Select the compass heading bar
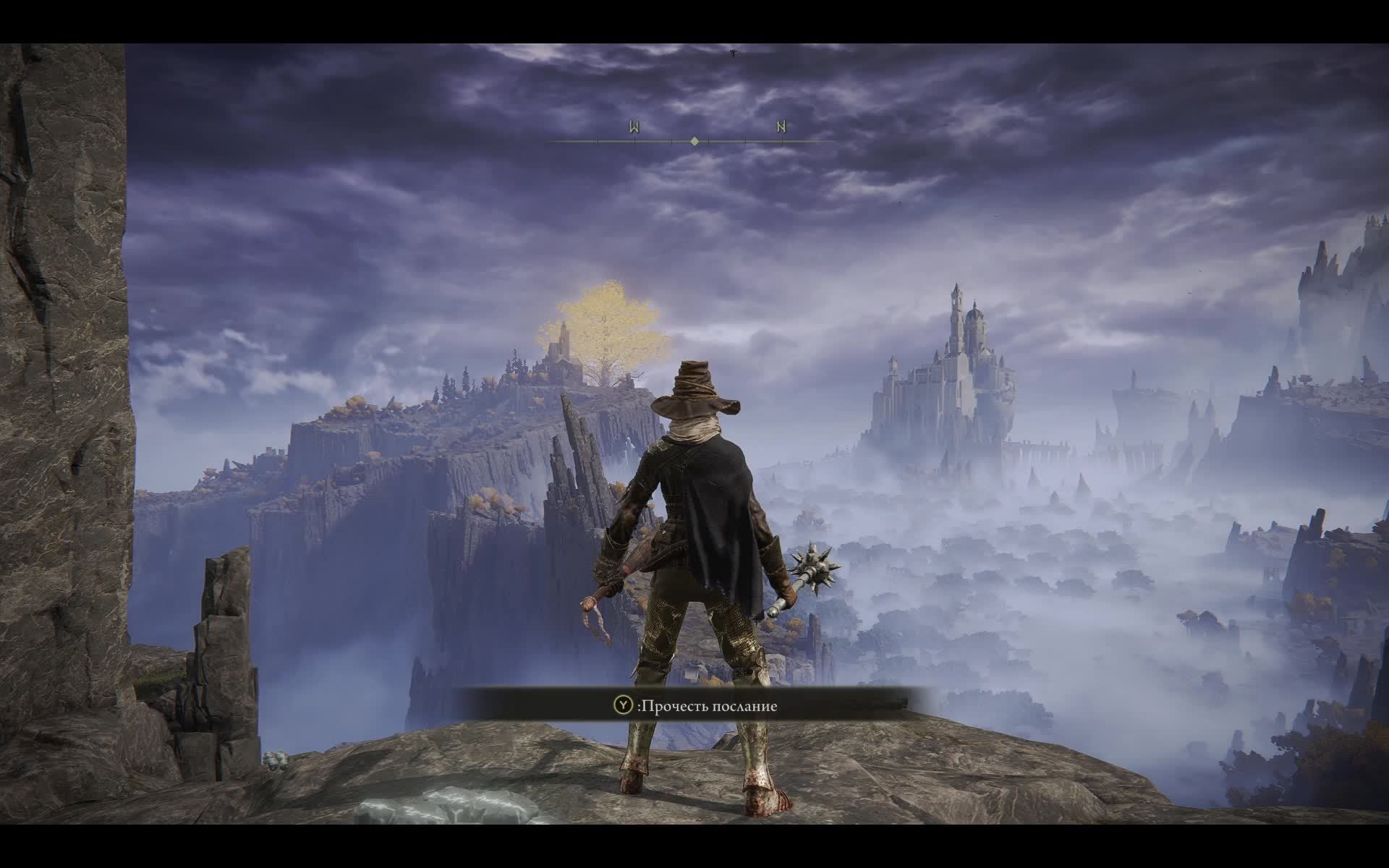The width and height of the screenshot is (1389, 868). pyautogui.click(x=694, y=141)
